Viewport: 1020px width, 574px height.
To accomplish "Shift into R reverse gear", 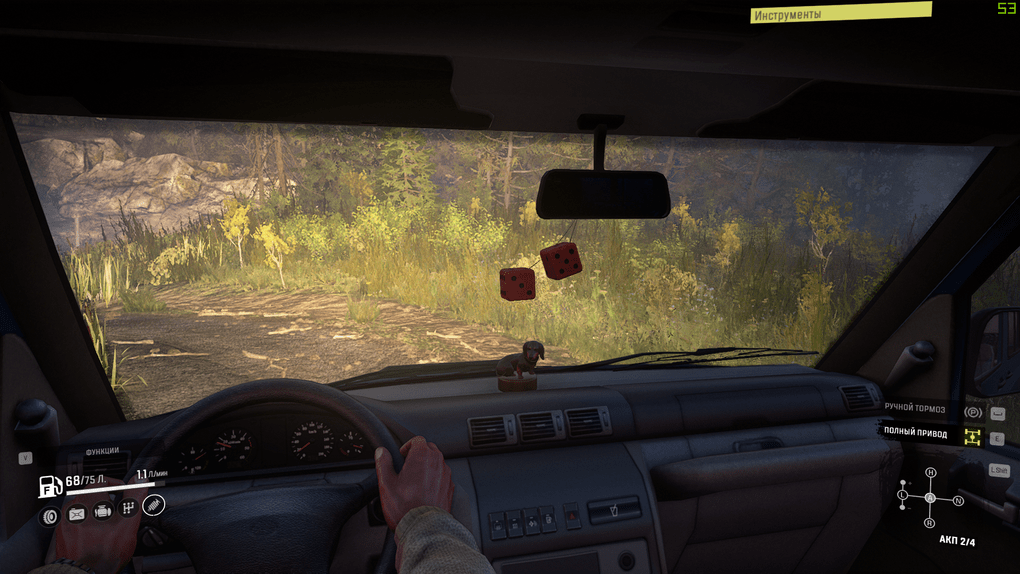I will (x=930, y=522).
